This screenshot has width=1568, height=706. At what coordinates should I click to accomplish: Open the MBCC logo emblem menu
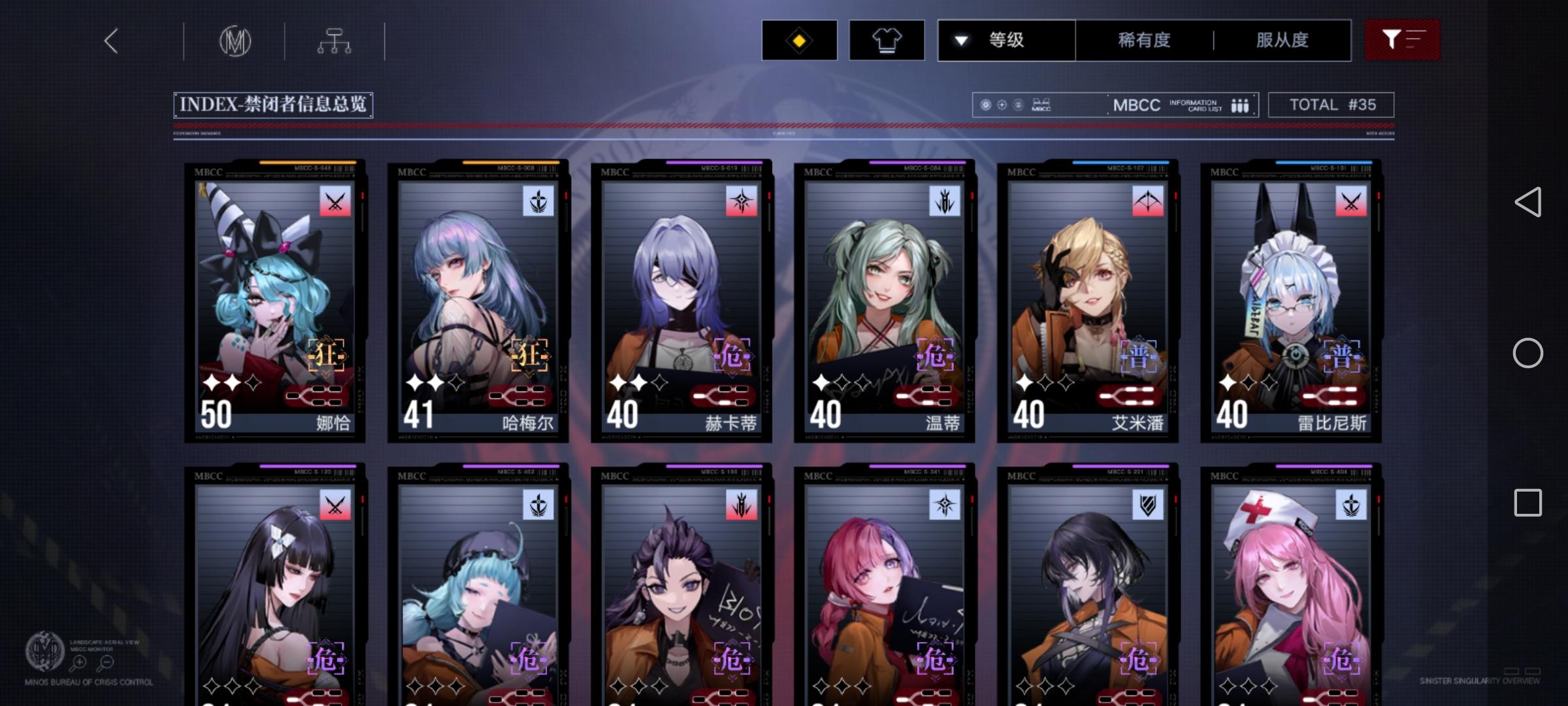point(237,40)
